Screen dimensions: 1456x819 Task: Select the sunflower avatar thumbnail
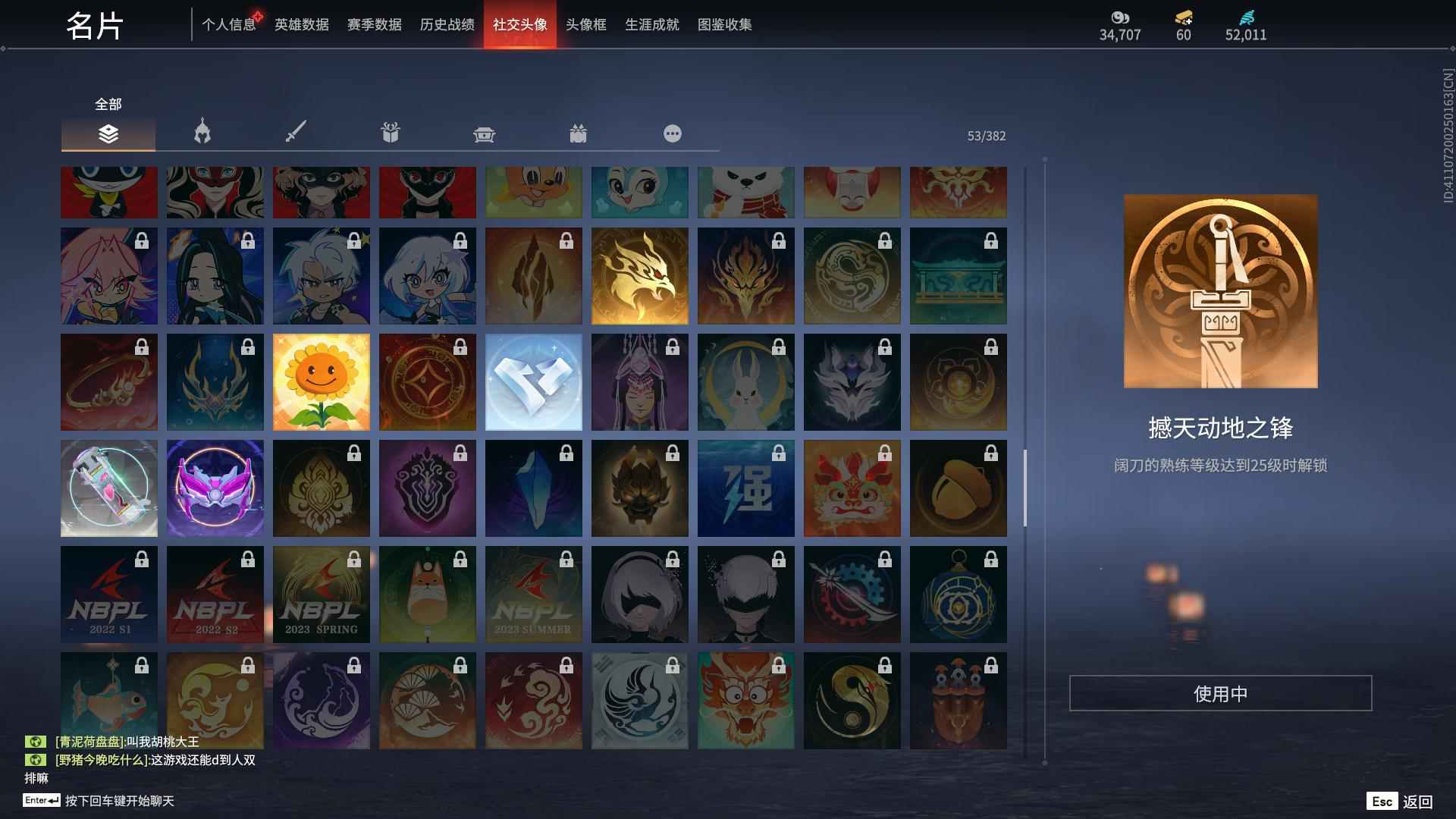[321, 381]
